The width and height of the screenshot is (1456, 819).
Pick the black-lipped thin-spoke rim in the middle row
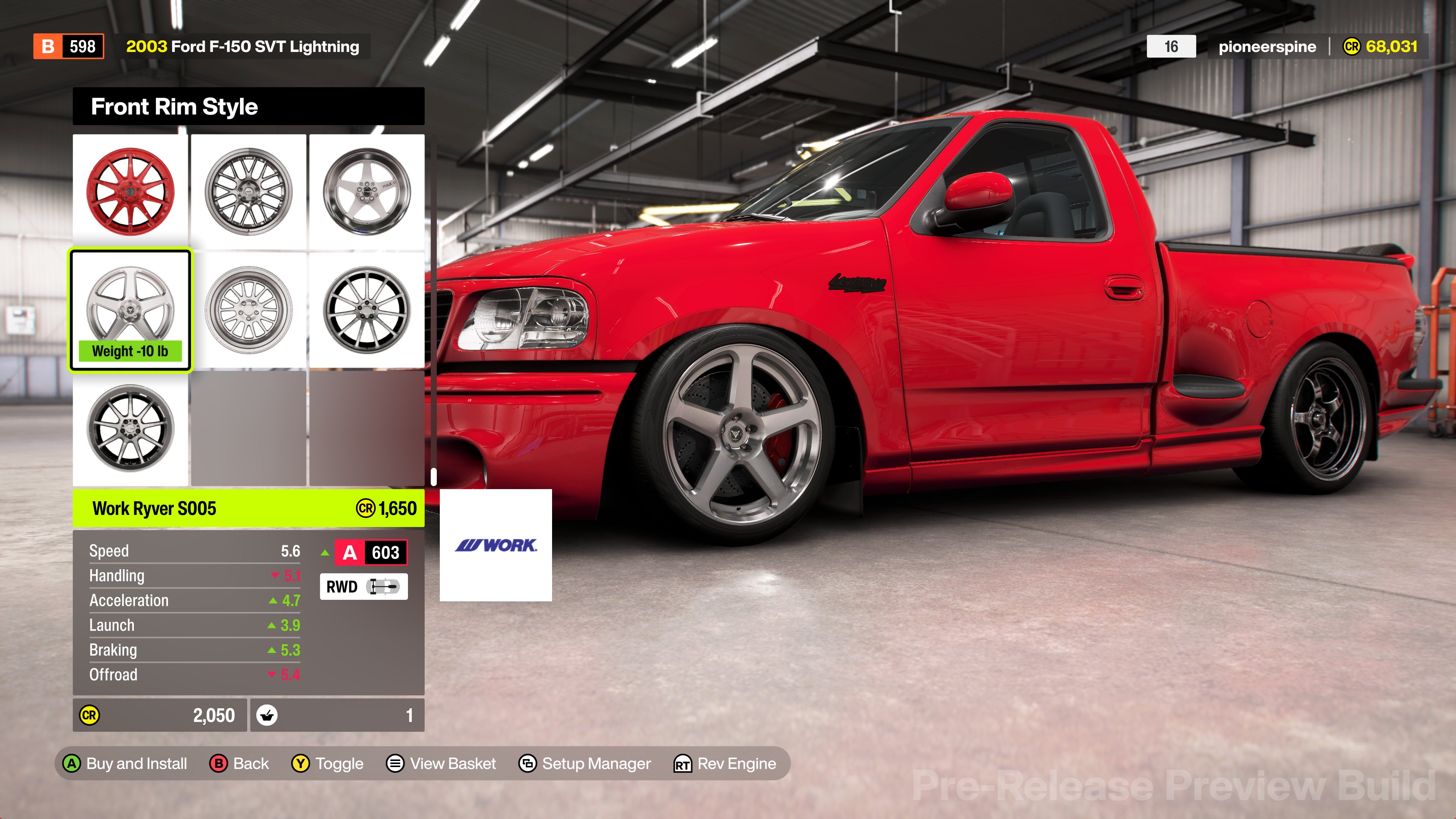[367, 310]
